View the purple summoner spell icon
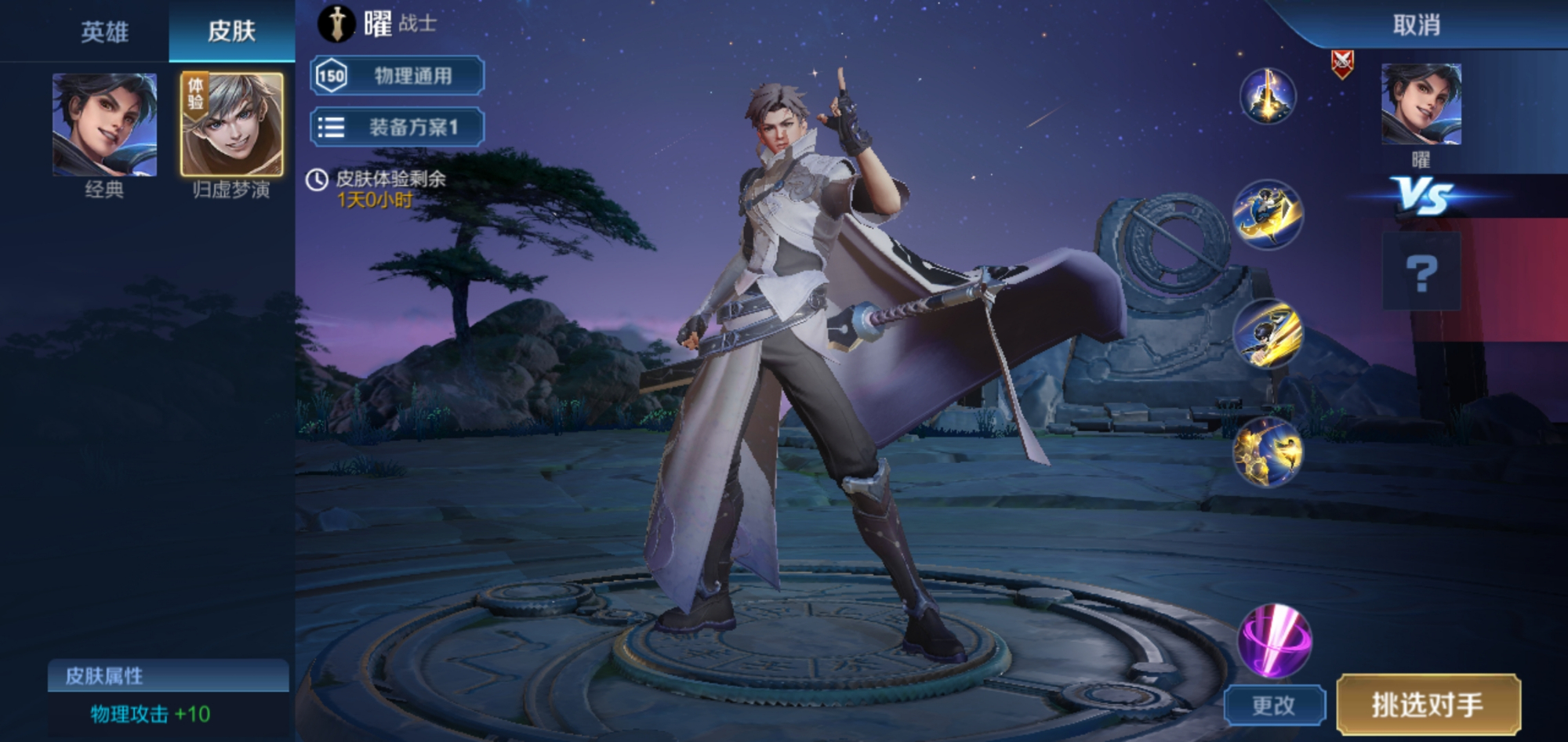This screenshot has height=742, width=1568. [1274, 640]
